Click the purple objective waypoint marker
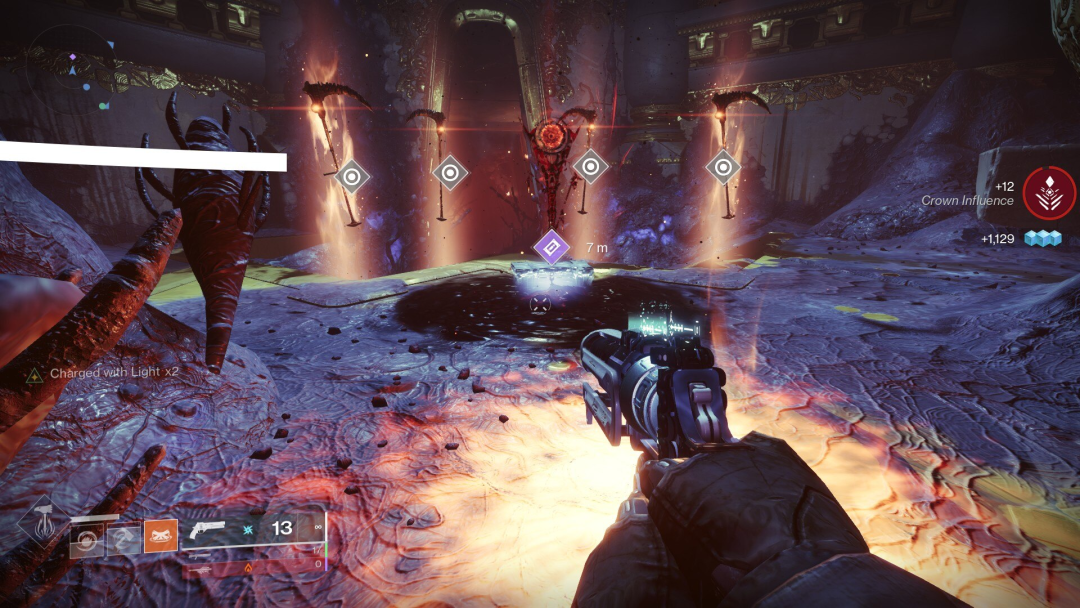1080x608 pixels. [x=551, y=245]
